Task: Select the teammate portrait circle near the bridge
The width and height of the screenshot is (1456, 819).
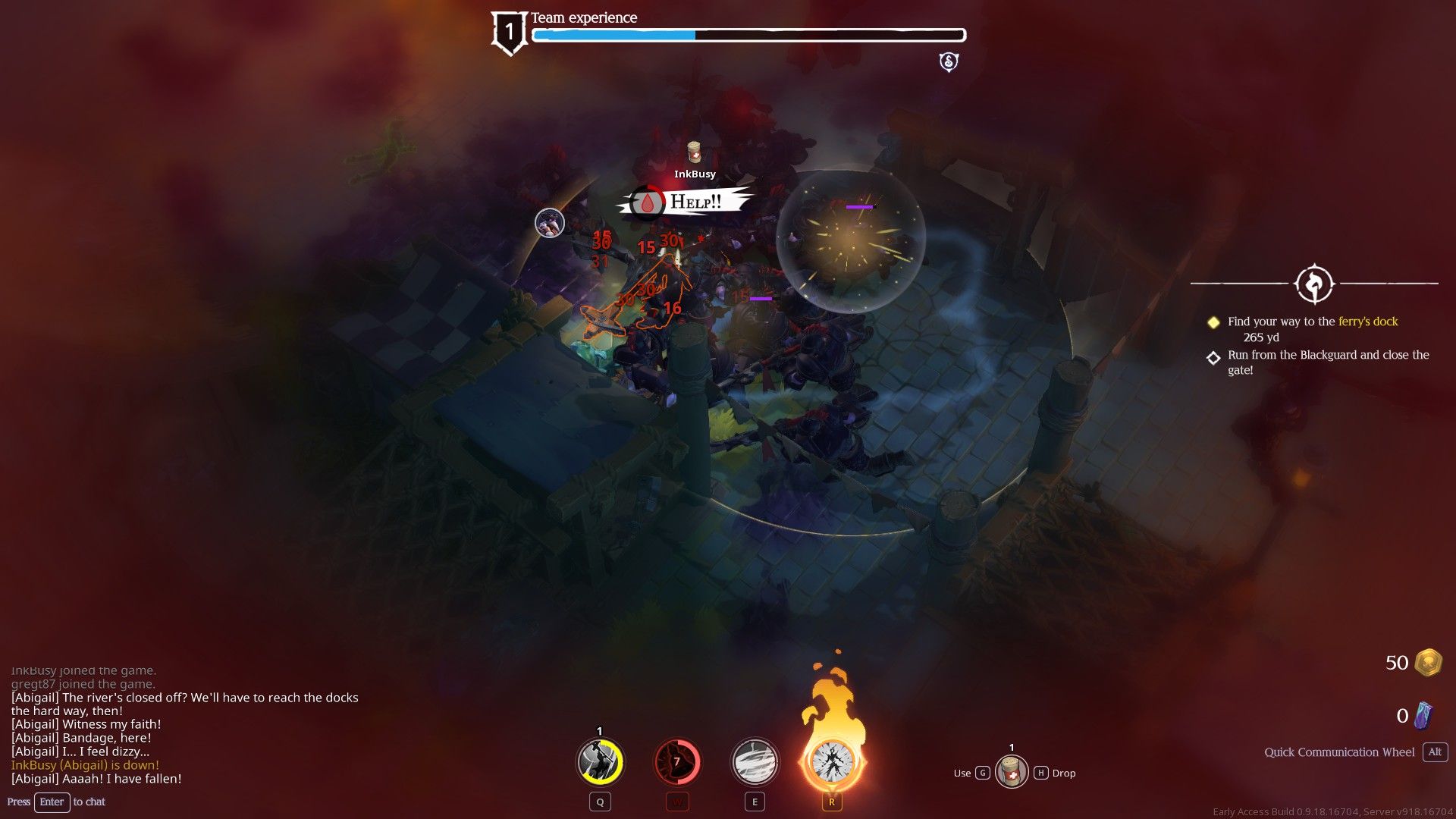Action: pos(548,221)
